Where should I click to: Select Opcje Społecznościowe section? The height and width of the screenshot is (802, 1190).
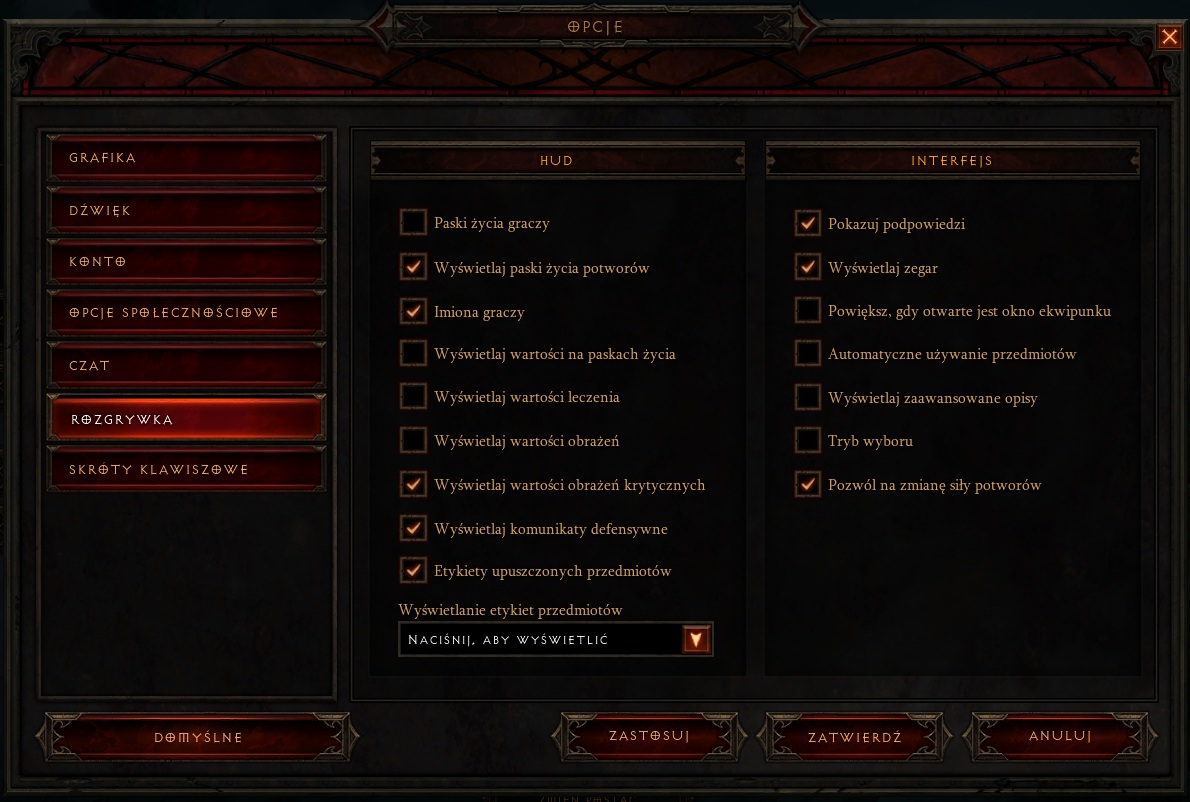(x=186, y=313)
